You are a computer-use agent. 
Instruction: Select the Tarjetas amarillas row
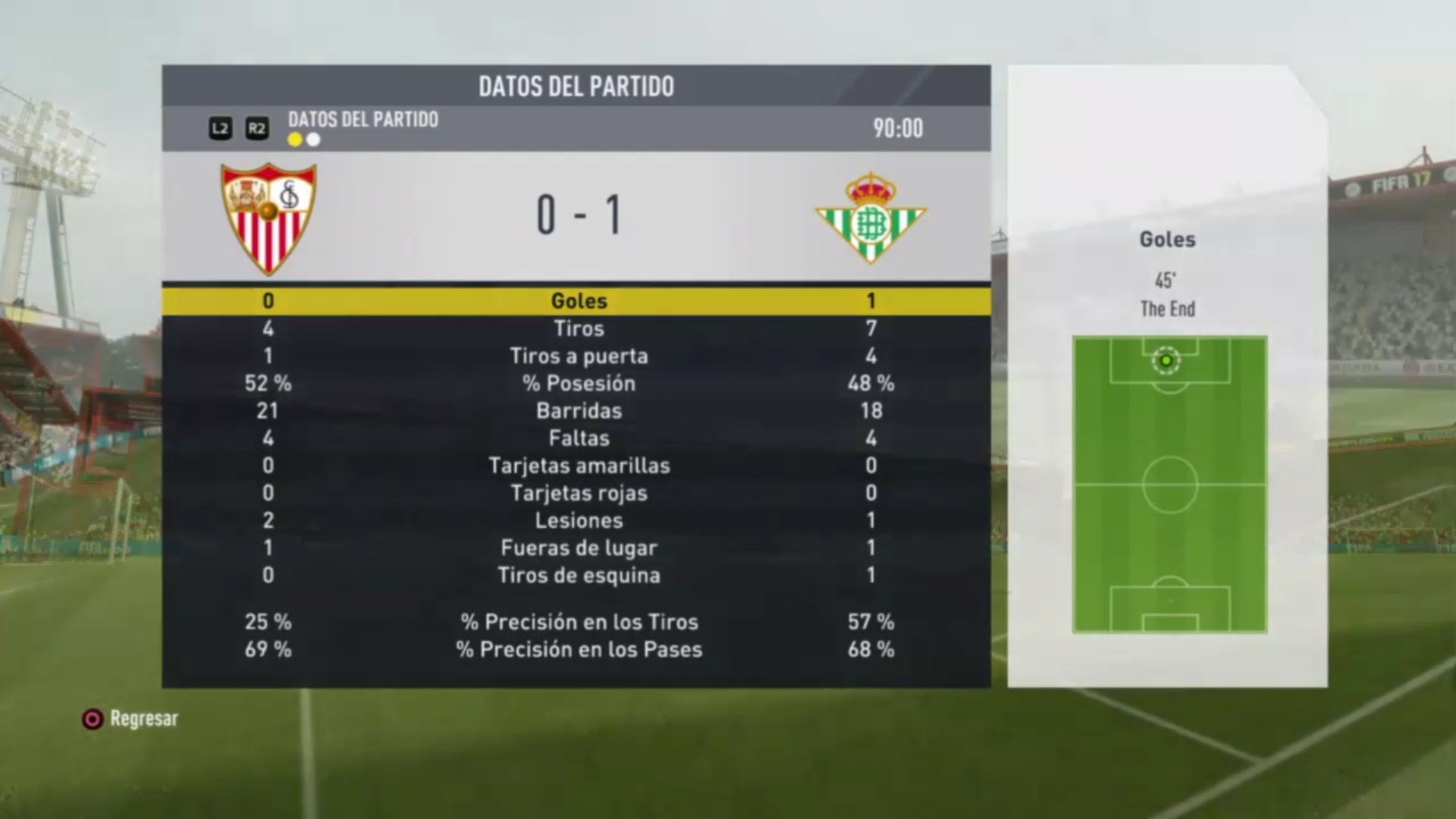578,465
